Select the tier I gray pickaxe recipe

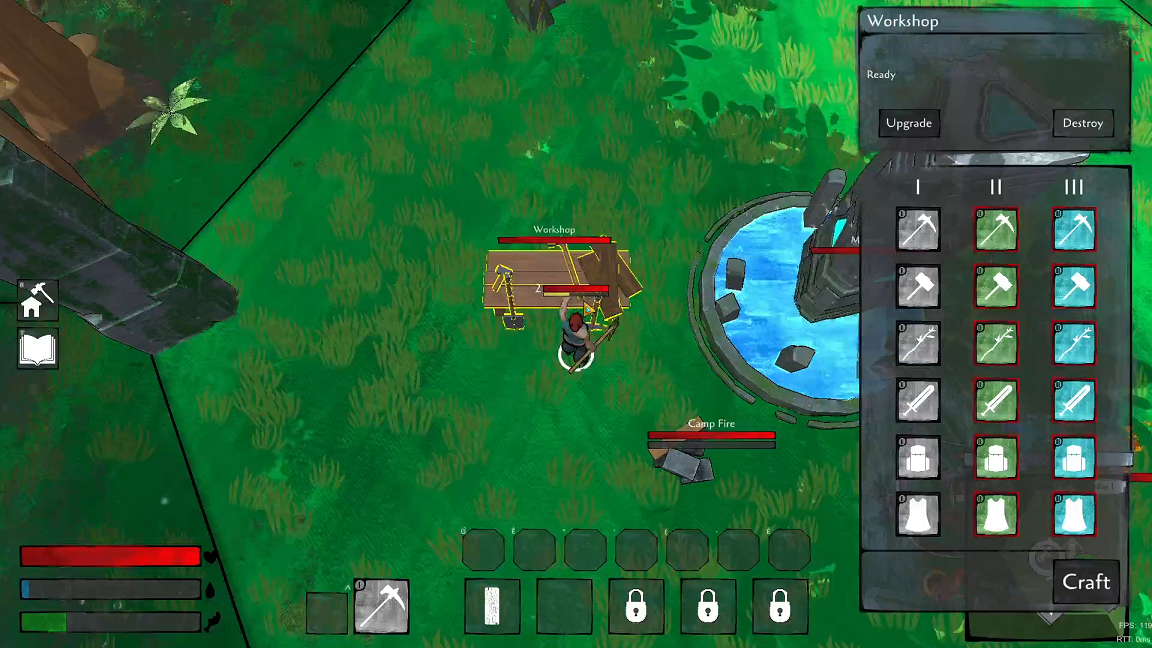tap(917, 229)
